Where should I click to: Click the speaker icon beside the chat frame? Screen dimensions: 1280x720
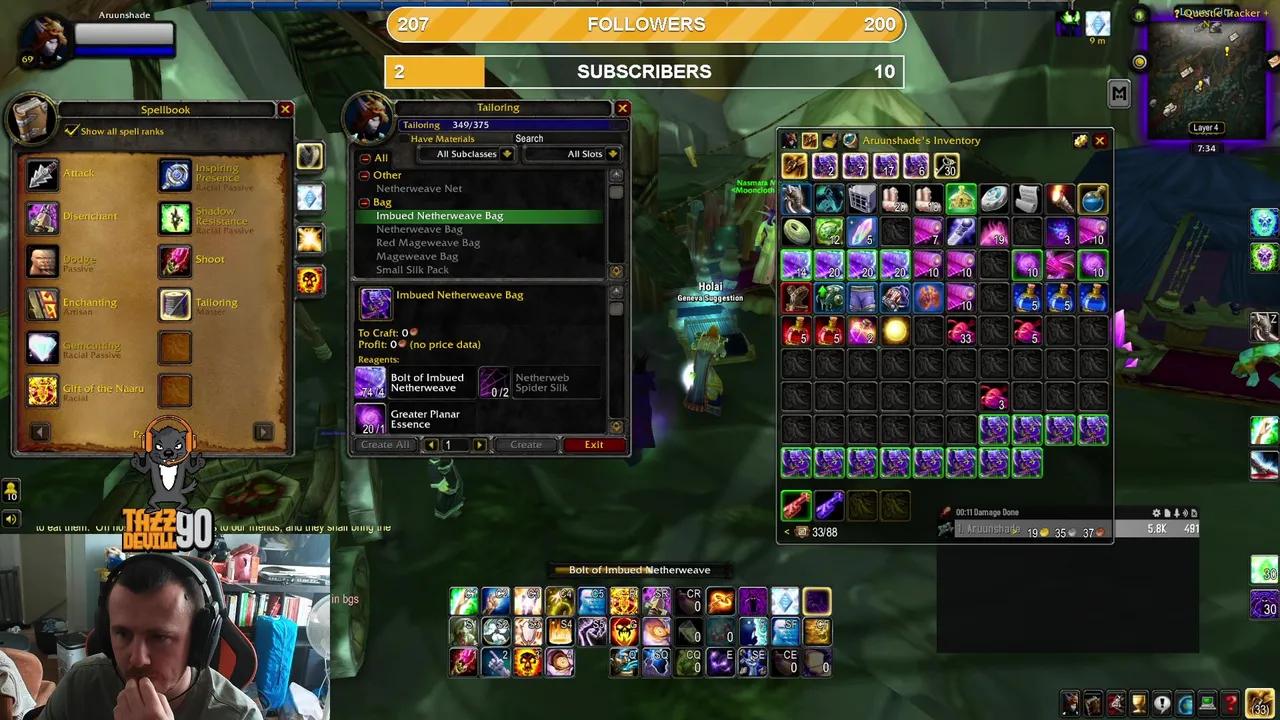10,518
